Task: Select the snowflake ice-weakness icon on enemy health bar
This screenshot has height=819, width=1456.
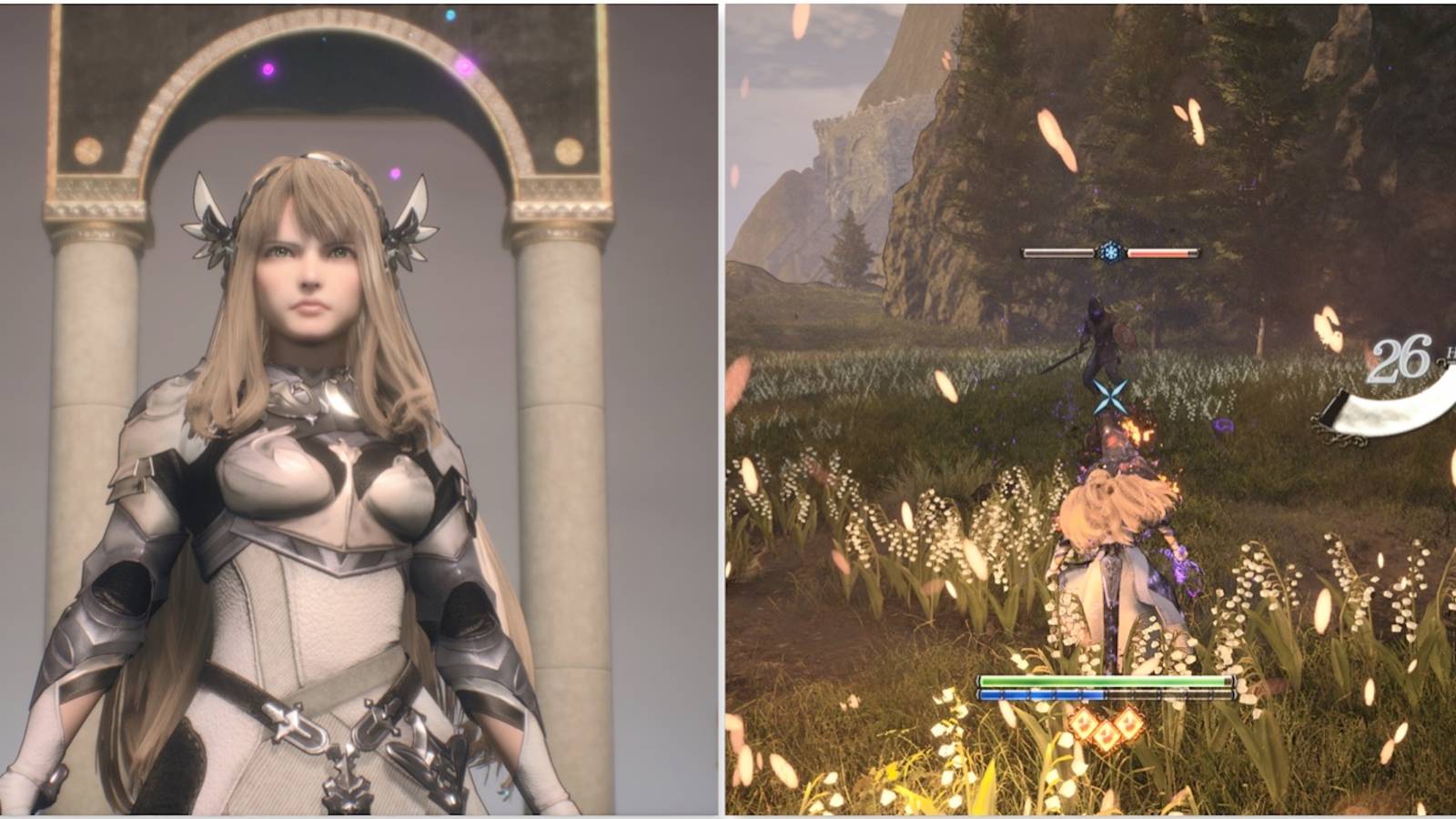Action: (x=1111, y=252)
